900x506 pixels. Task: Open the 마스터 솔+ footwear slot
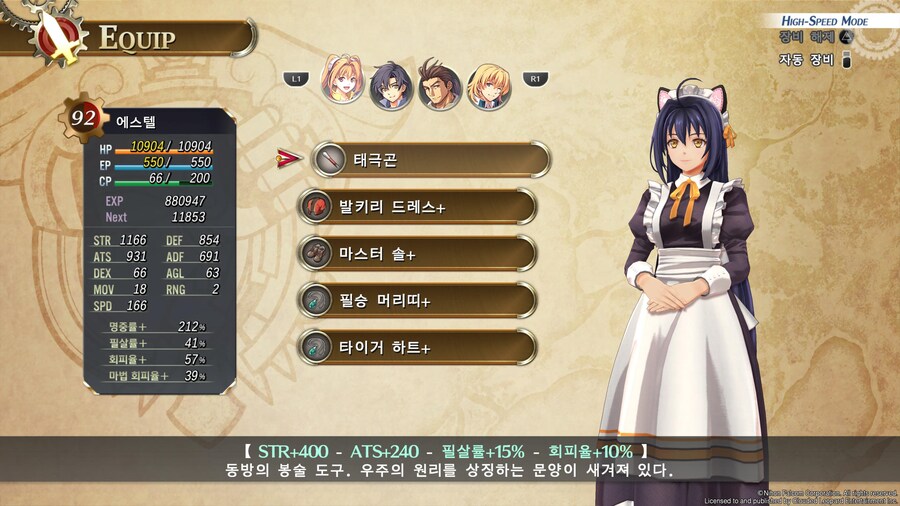click(418, 253)
